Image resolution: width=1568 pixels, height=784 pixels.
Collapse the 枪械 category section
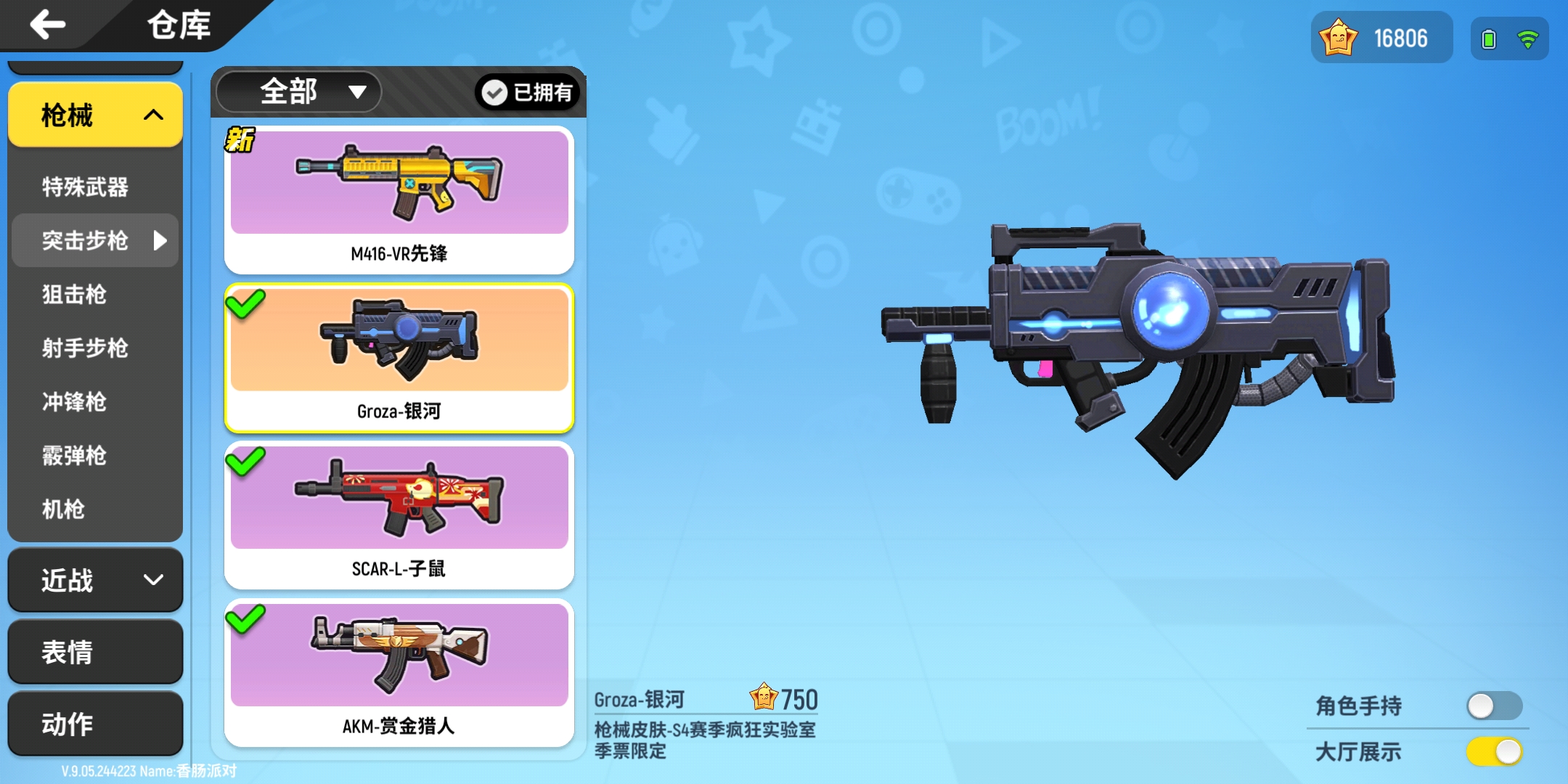pos(94,115)
